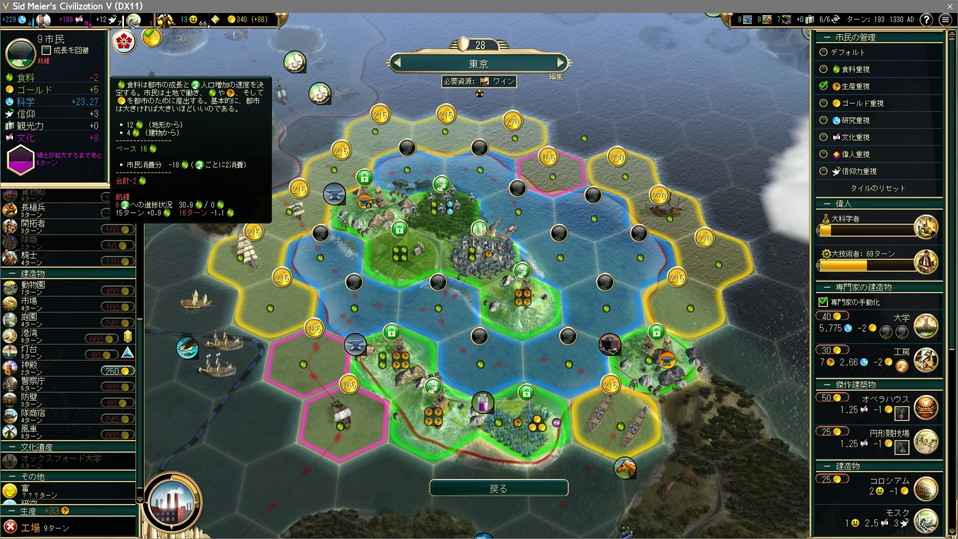Go to the next city with right arrow
Image resolution: width=958 pixels, height=539 pixels.
tap(562, 62)
